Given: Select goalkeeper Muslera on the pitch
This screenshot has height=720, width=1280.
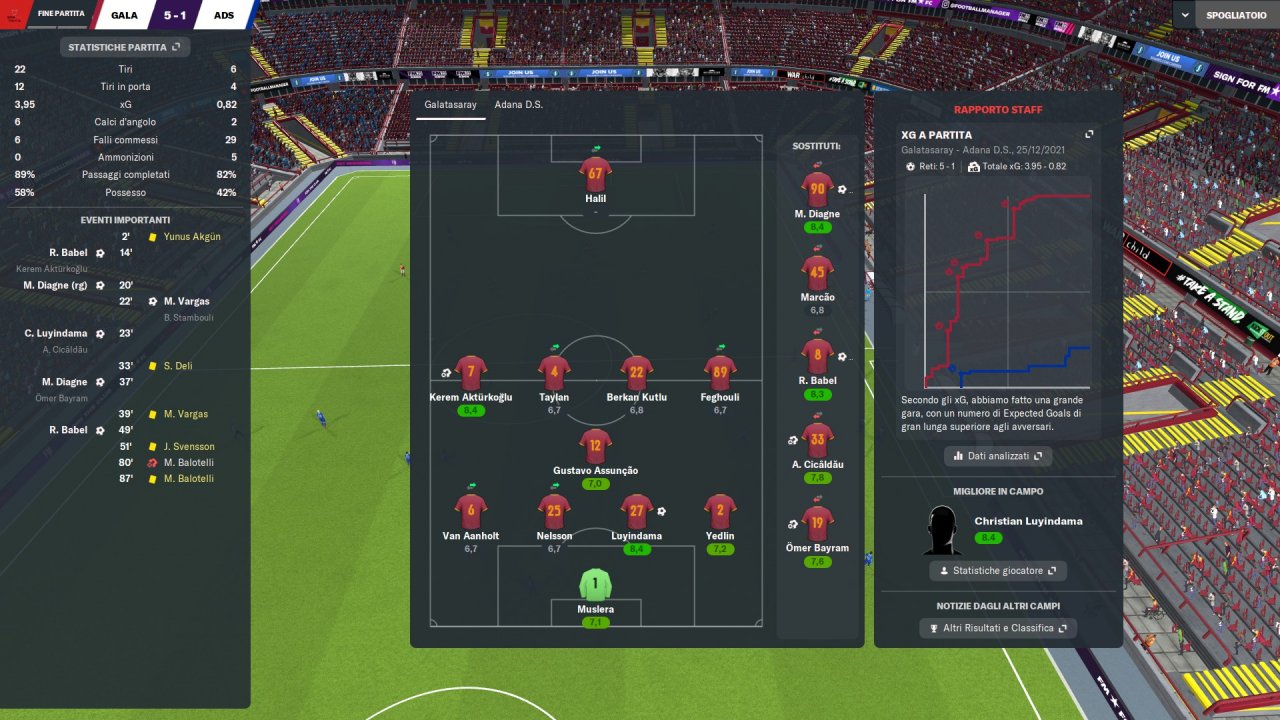Looking at the screenshot, I should 595,585.
